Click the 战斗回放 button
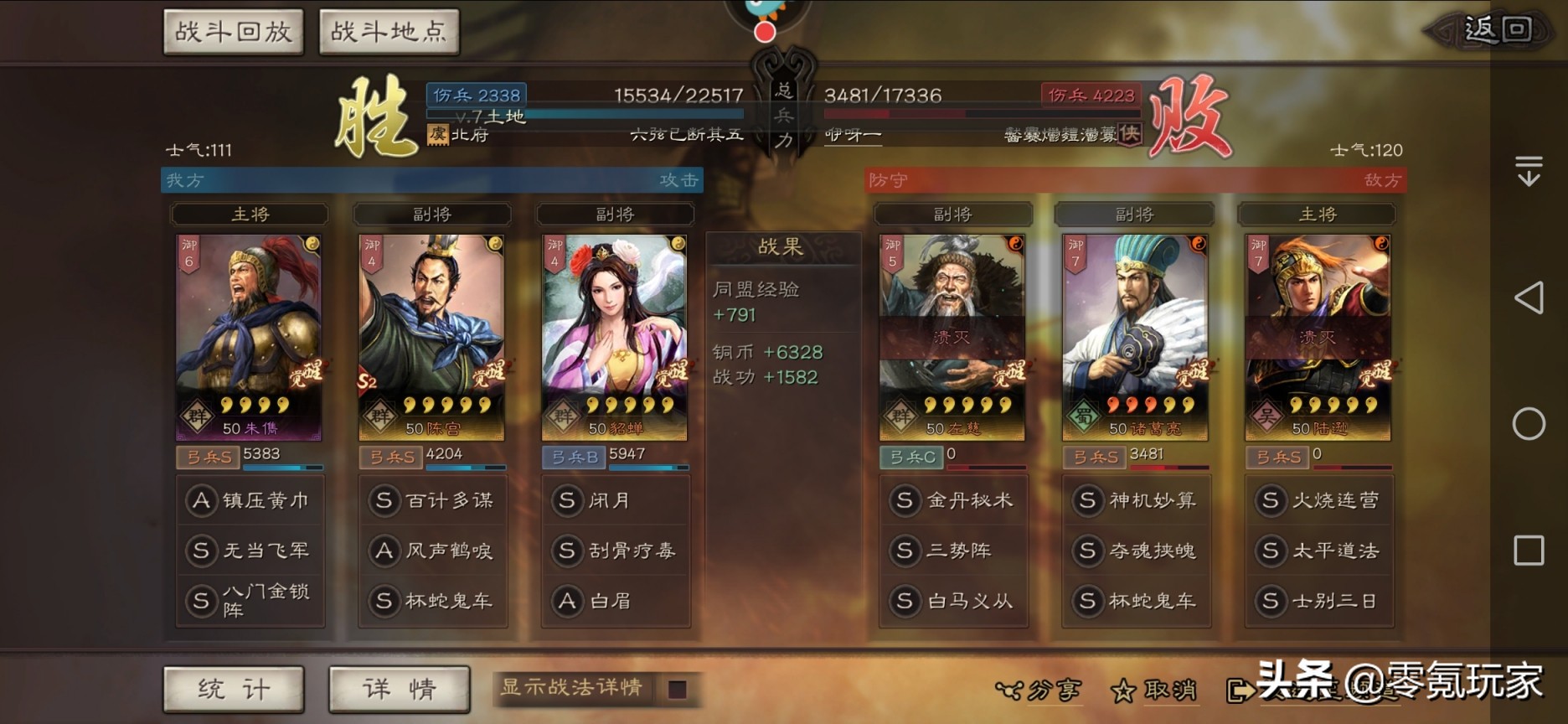Viewport: 1568px width, 724px height. coord(232,29)
